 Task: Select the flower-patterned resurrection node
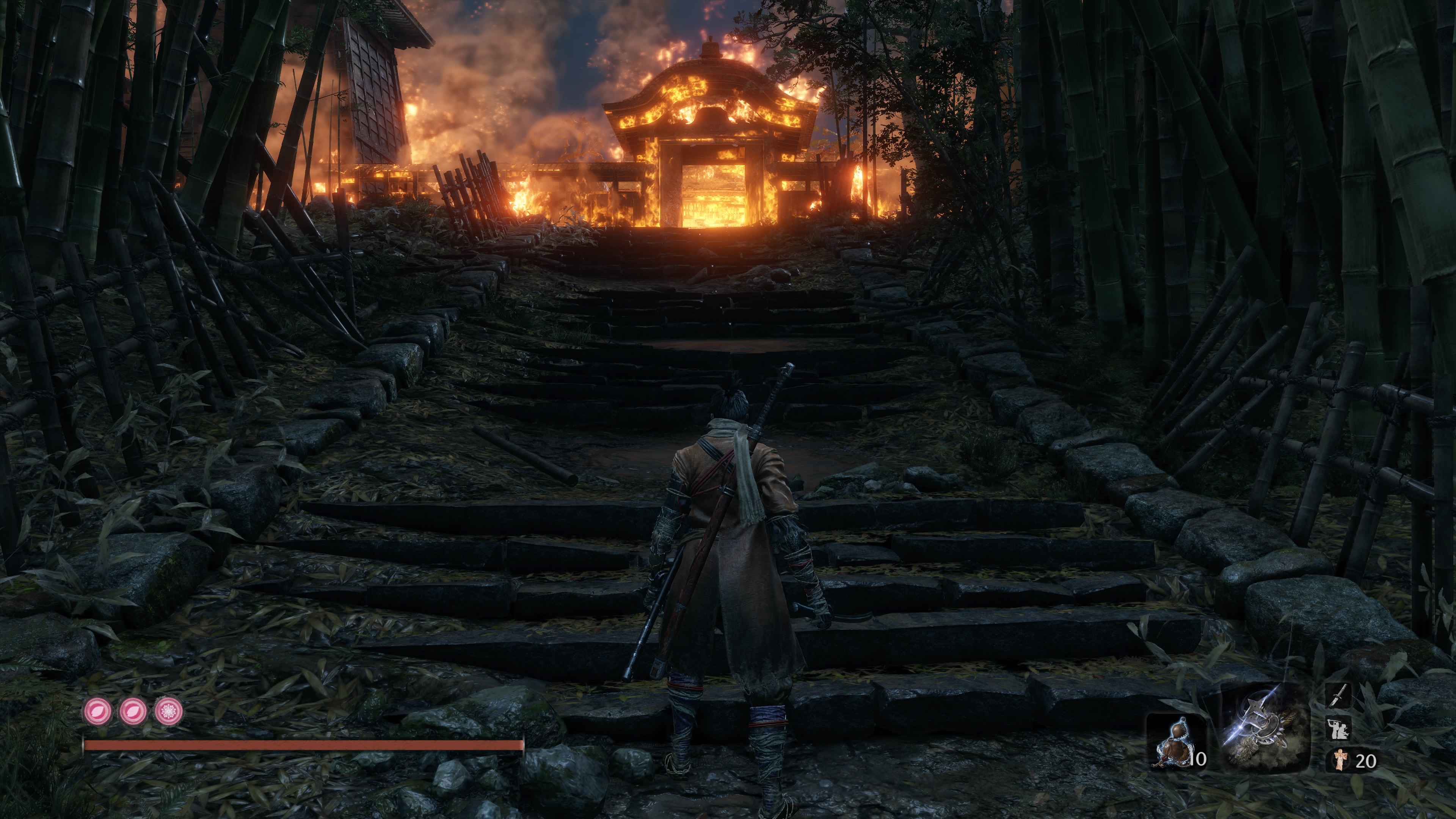169,711
